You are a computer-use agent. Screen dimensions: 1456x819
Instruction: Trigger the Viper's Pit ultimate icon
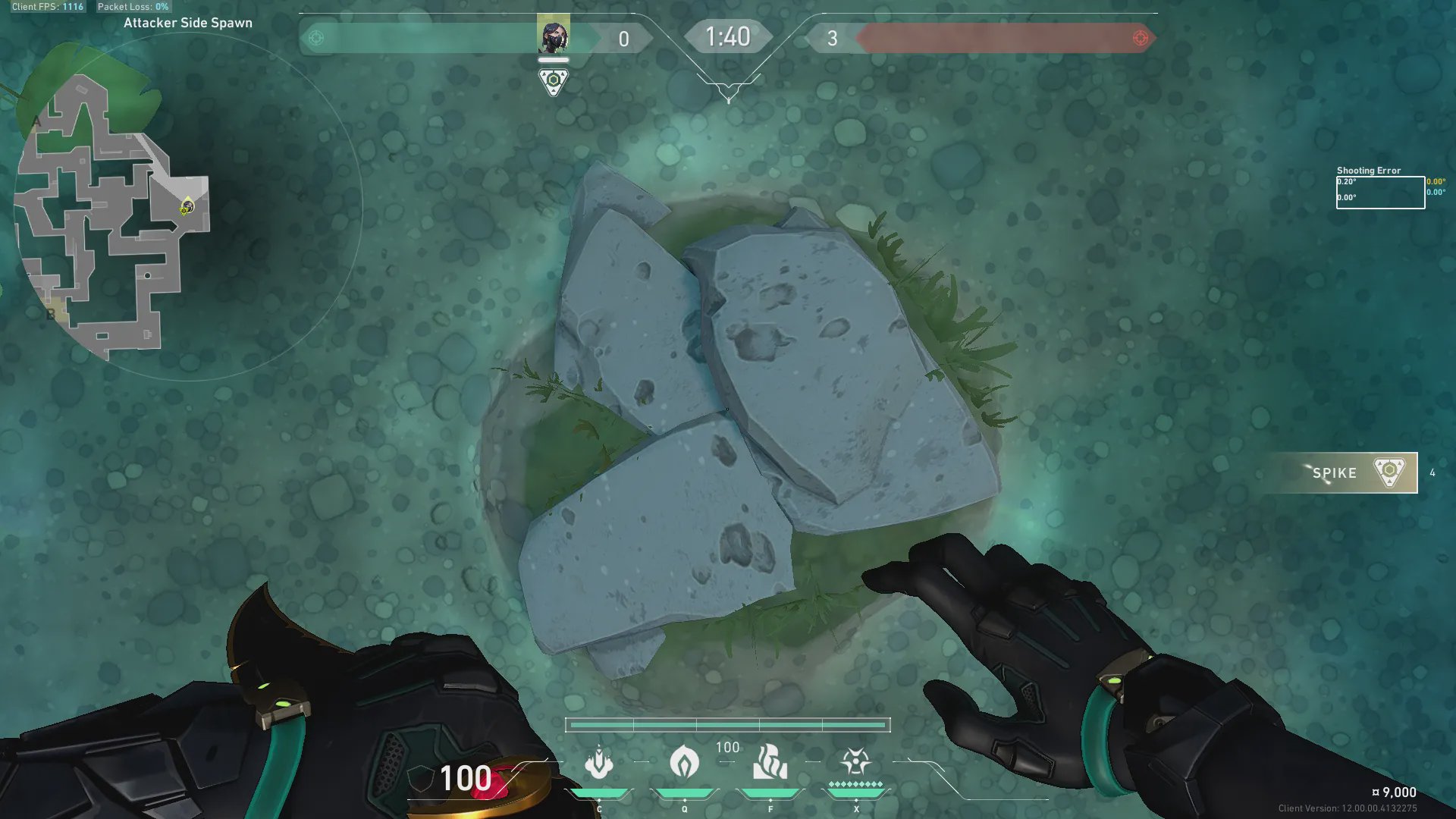click(855, 761)
